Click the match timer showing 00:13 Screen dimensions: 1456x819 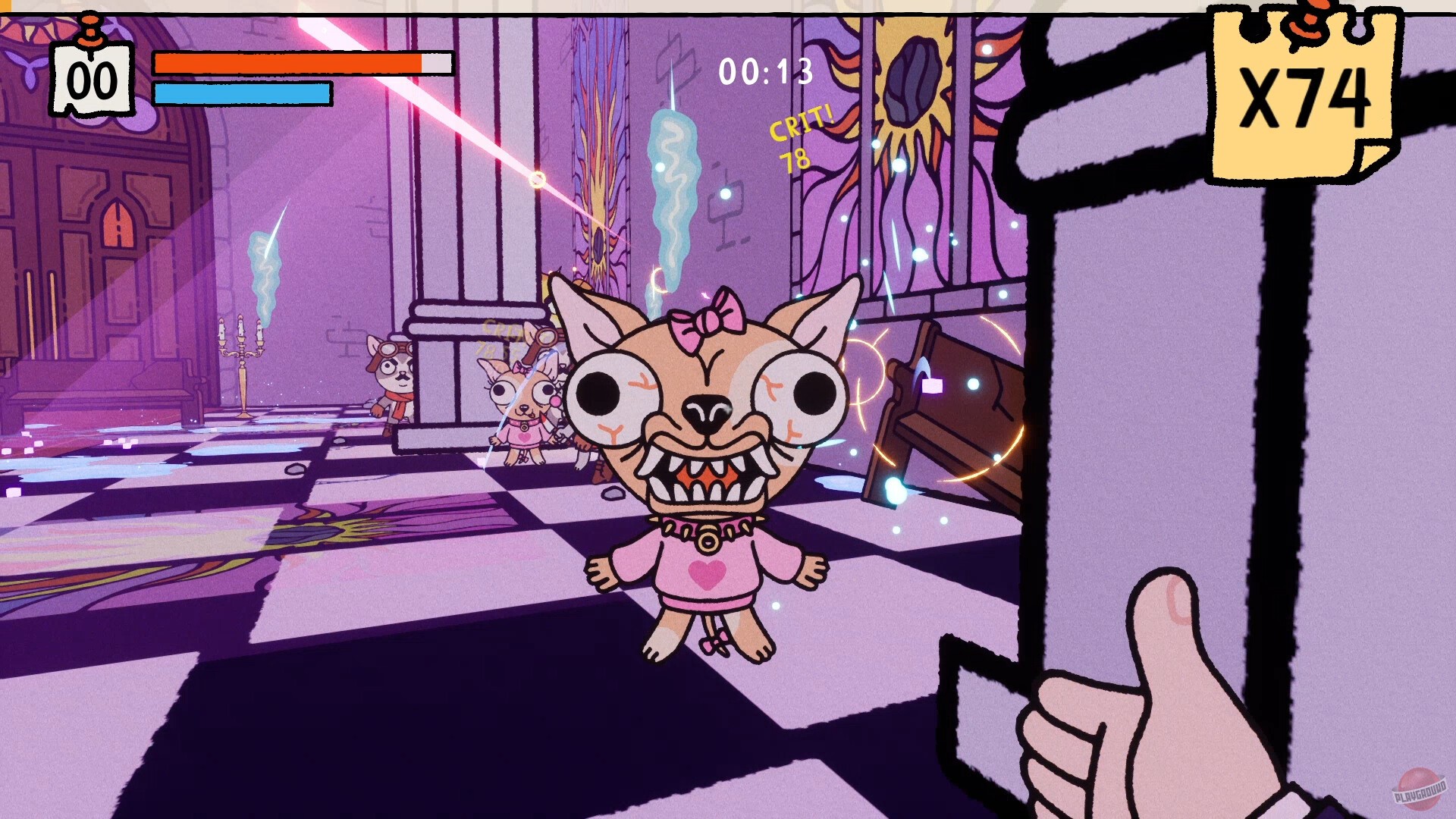coord(764,72)
